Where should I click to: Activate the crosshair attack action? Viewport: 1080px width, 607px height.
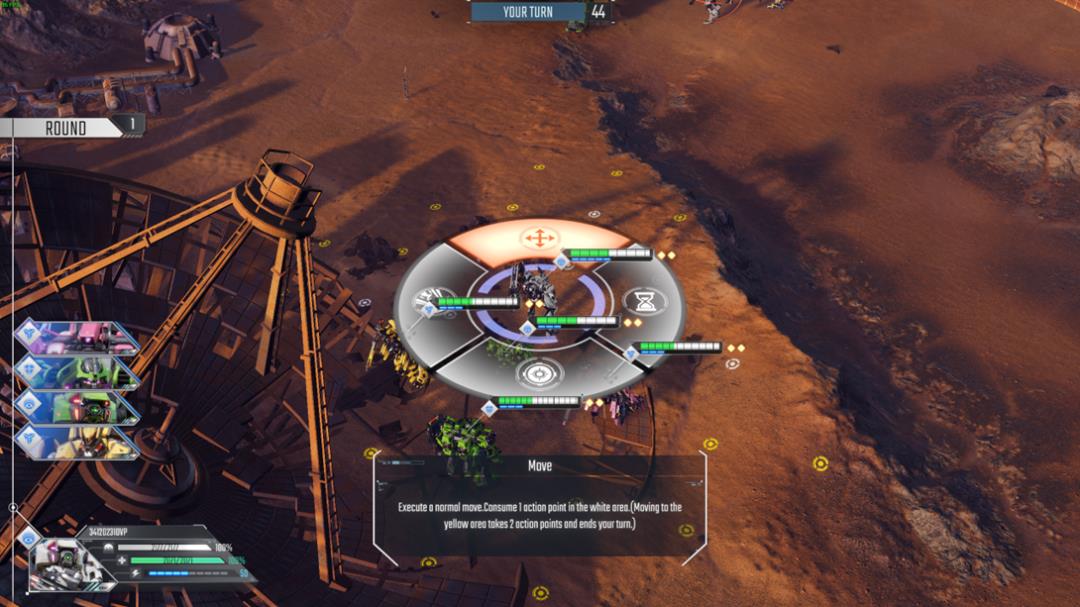point(539,372)
